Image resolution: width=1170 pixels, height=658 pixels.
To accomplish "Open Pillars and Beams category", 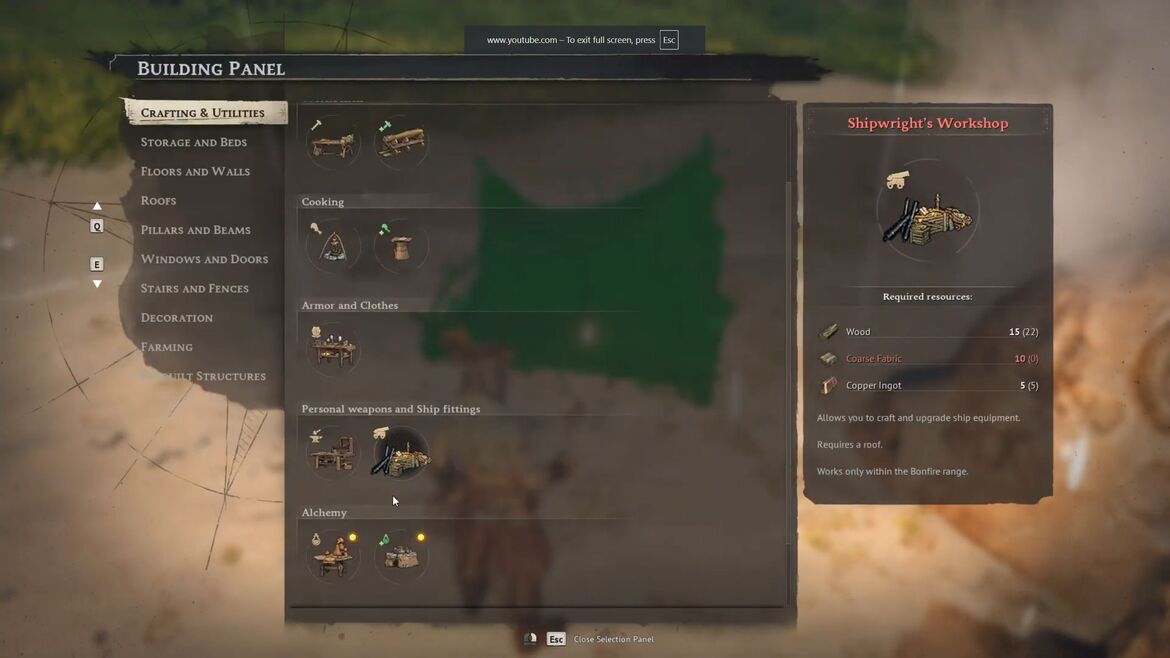I will (x=195, y=230).
